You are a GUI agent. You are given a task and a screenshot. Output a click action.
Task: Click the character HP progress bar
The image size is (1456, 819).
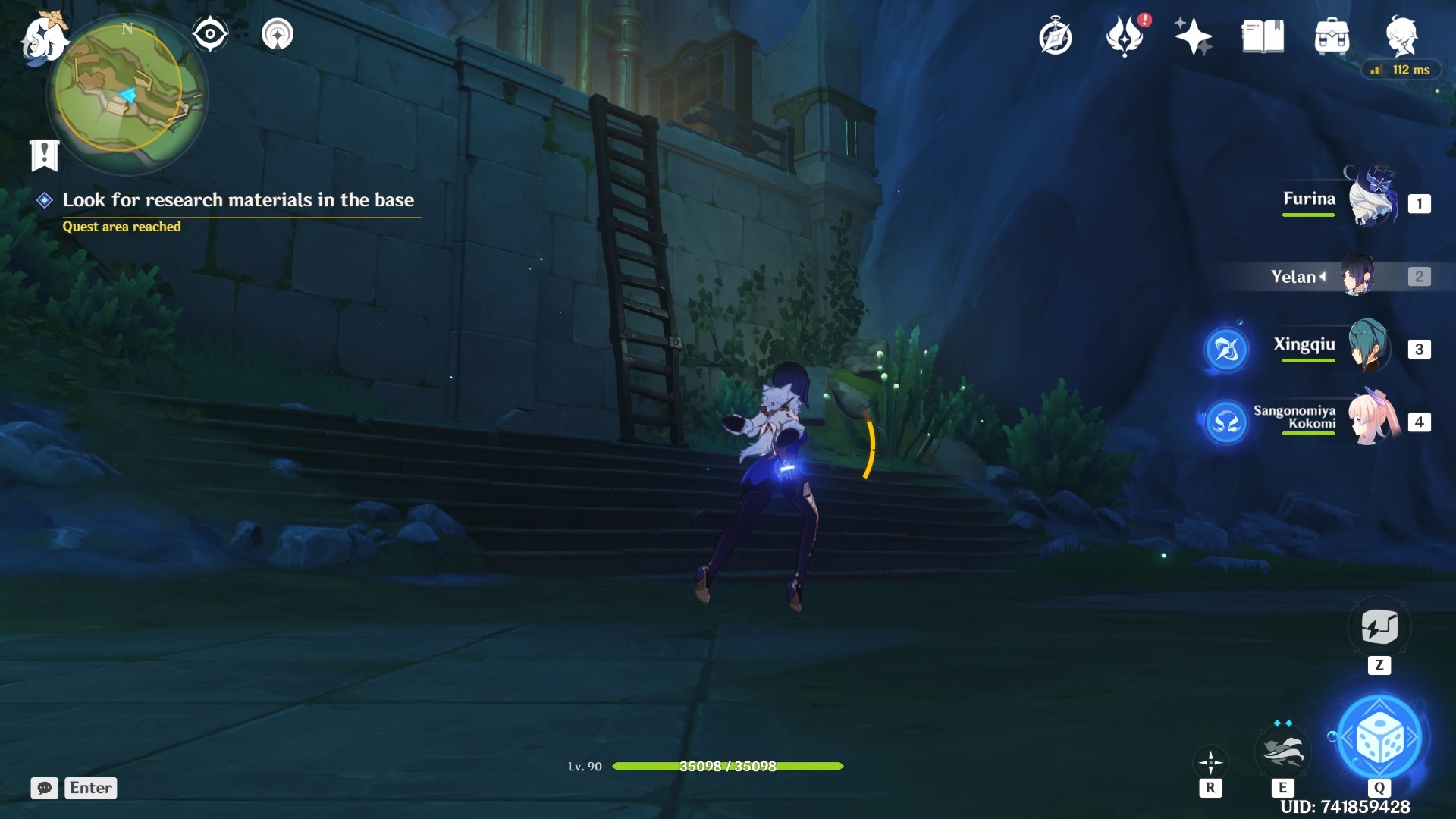(728, 767)
